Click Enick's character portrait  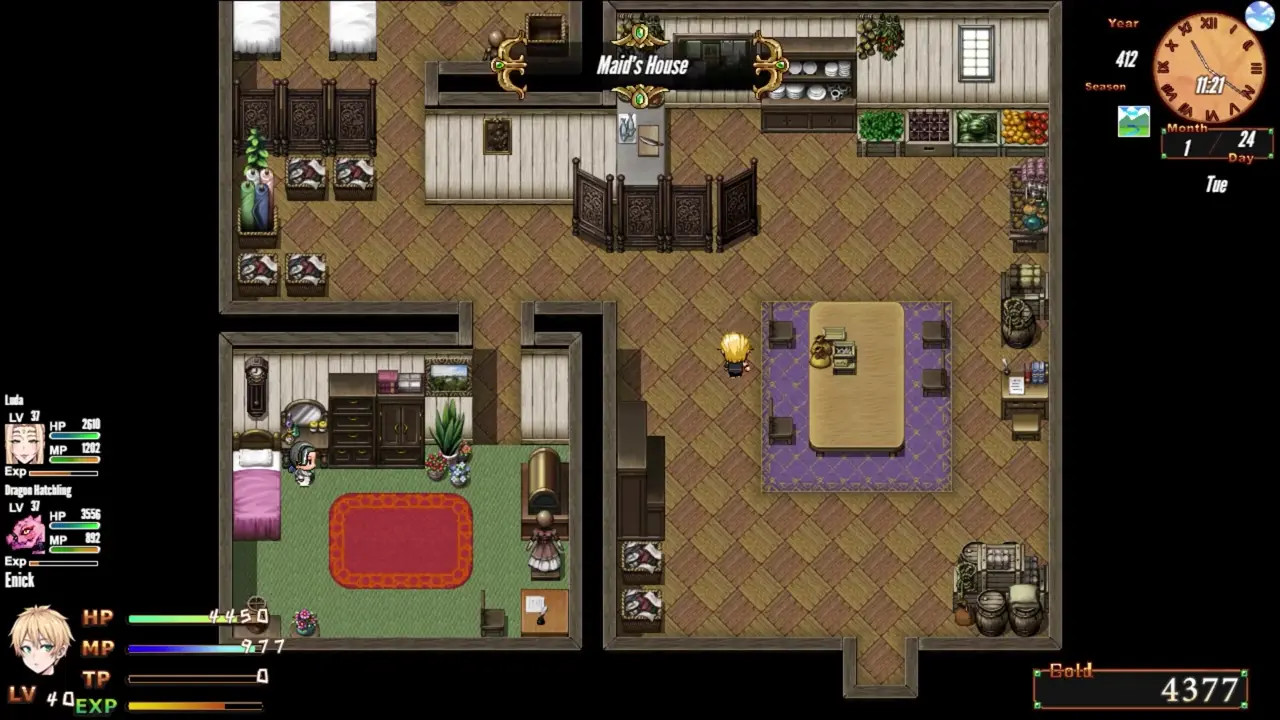click(x=41, y=642)
